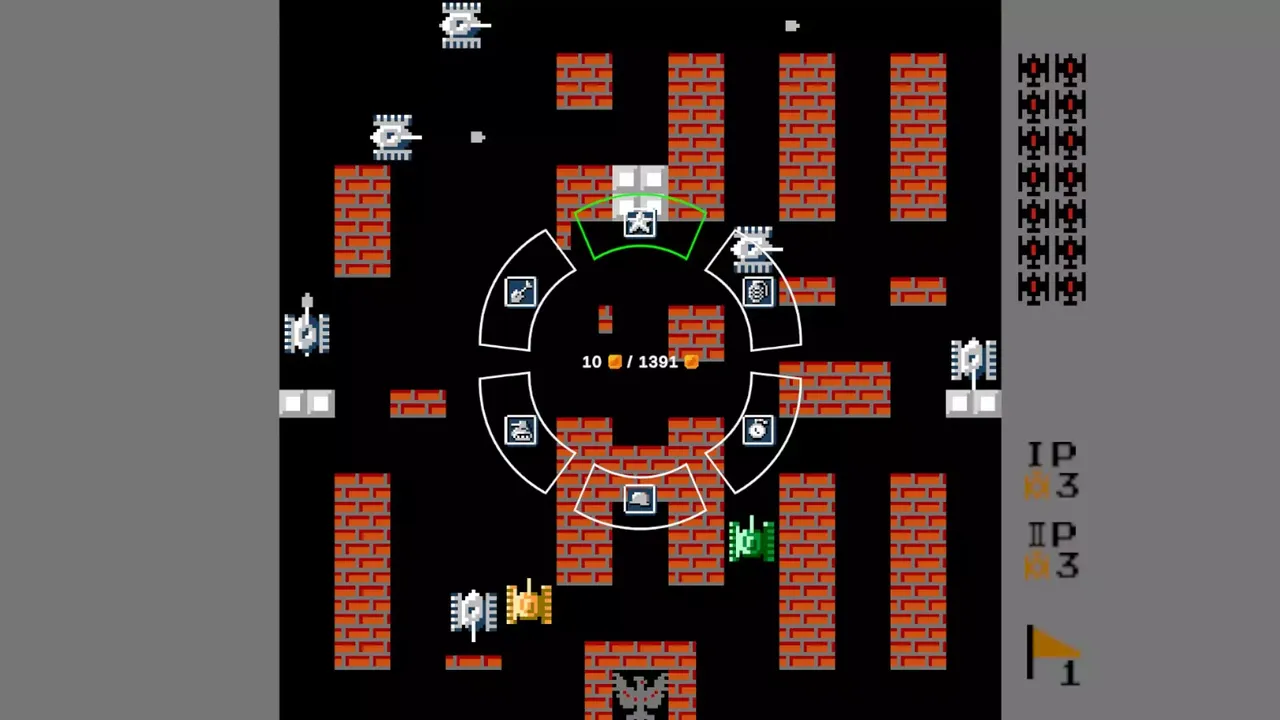
Task: Select the Extra Tank power-up icon
Action: click(518, 430)
